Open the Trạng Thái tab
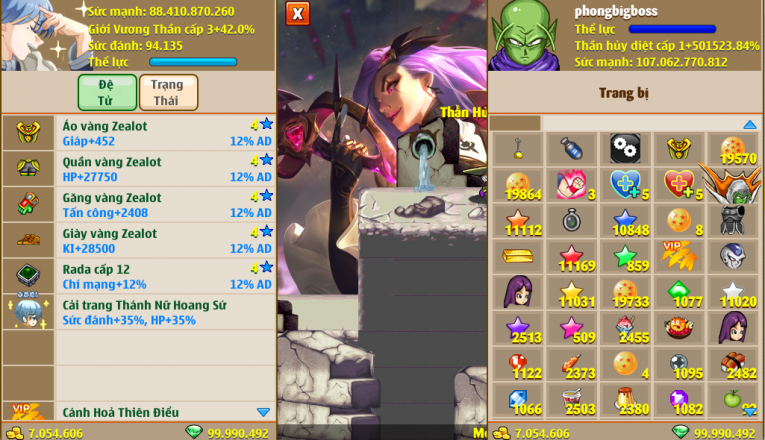The height and width of the screenshot is (440, 765). pos(168,92)
